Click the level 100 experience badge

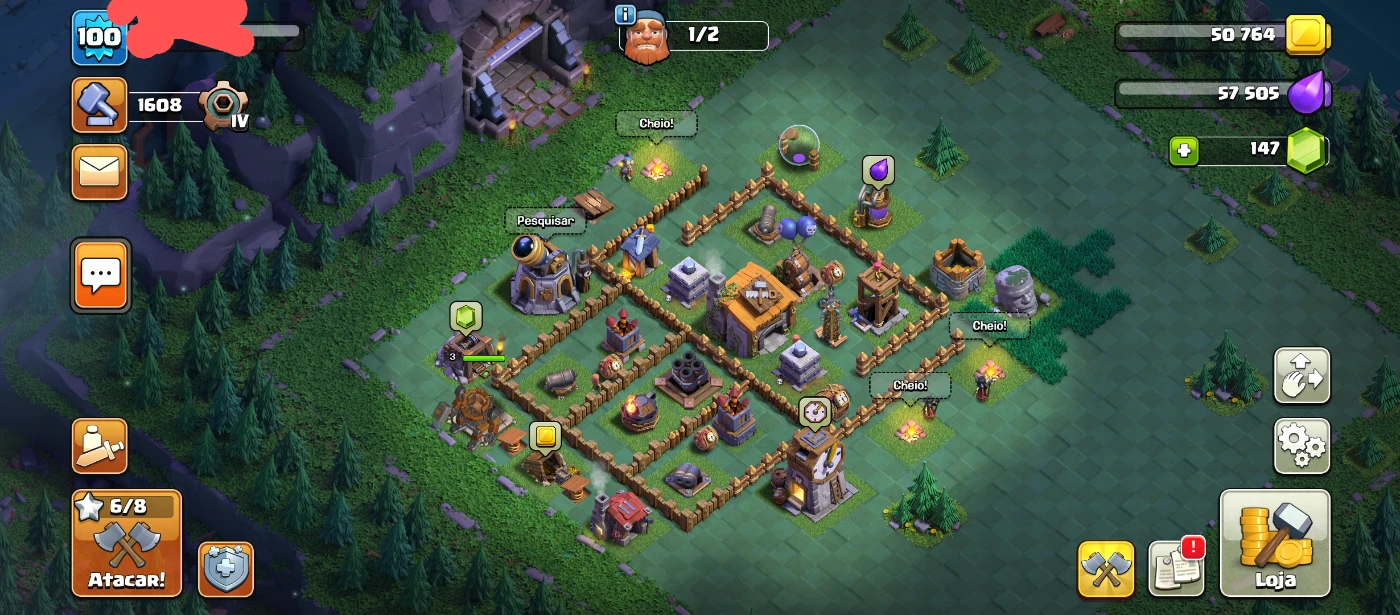pos(99,38)
